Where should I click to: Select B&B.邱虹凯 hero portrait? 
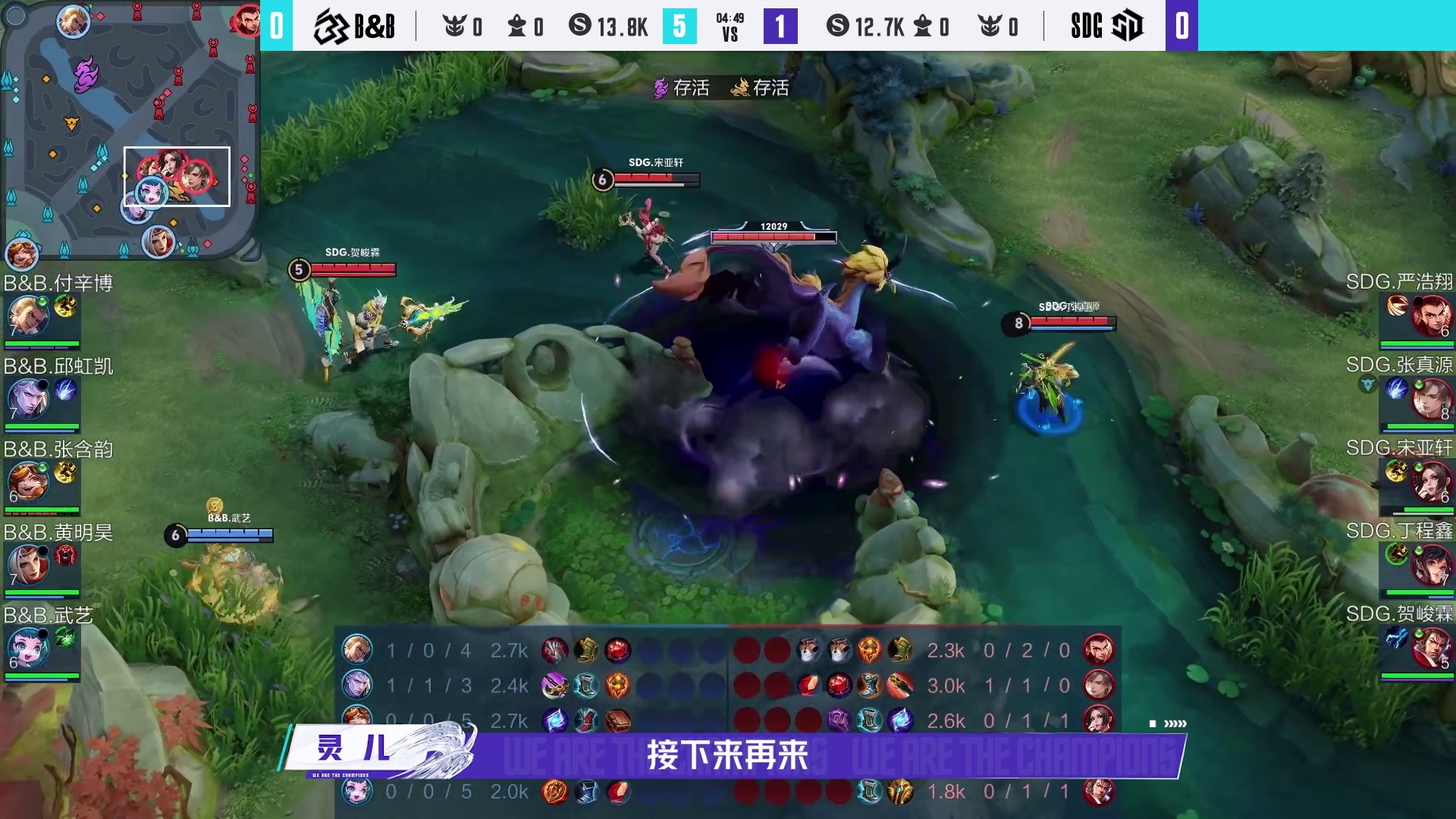pos(27,399)
